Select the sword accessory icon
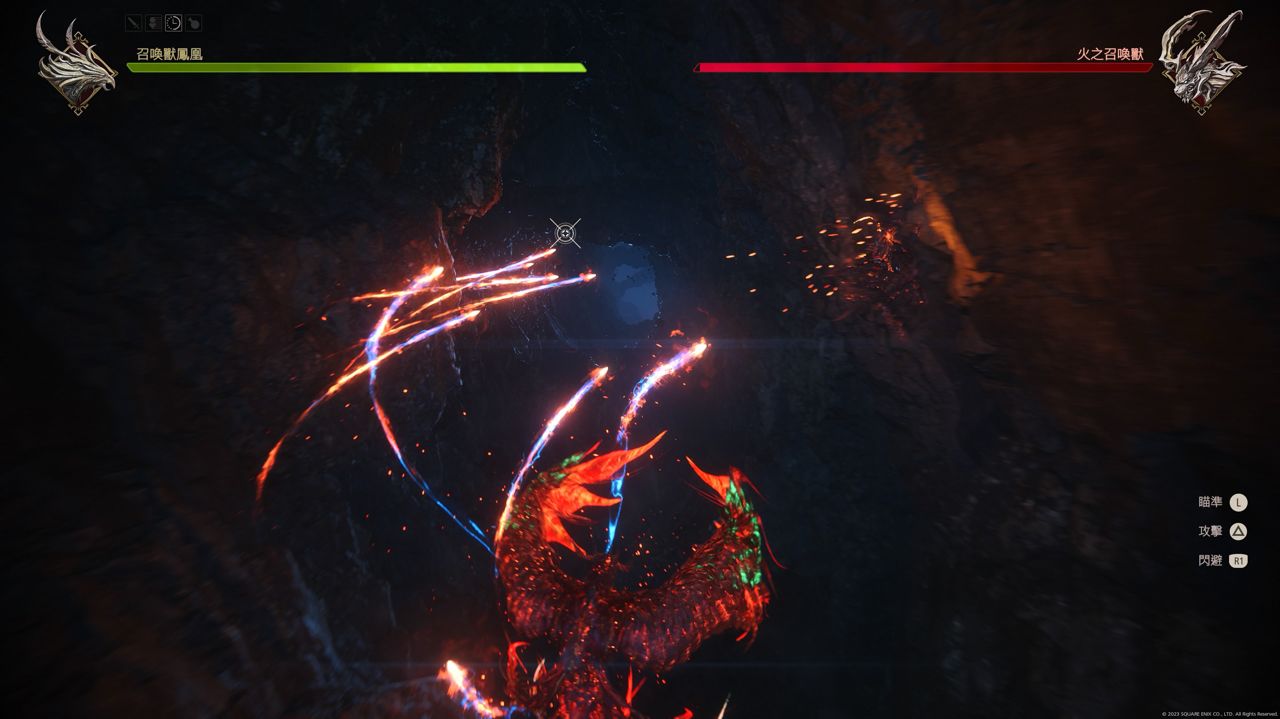This screenshot has height=719, width=1280. (x=134, y=22)
